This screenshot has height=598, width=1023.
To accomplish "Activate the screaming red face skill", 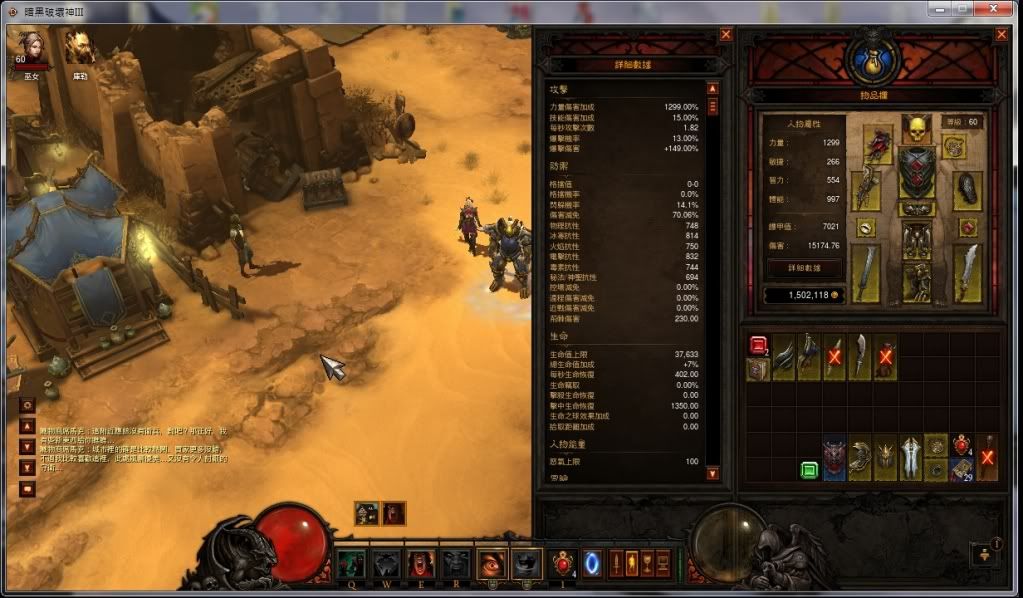I will [x=419, y=564].
